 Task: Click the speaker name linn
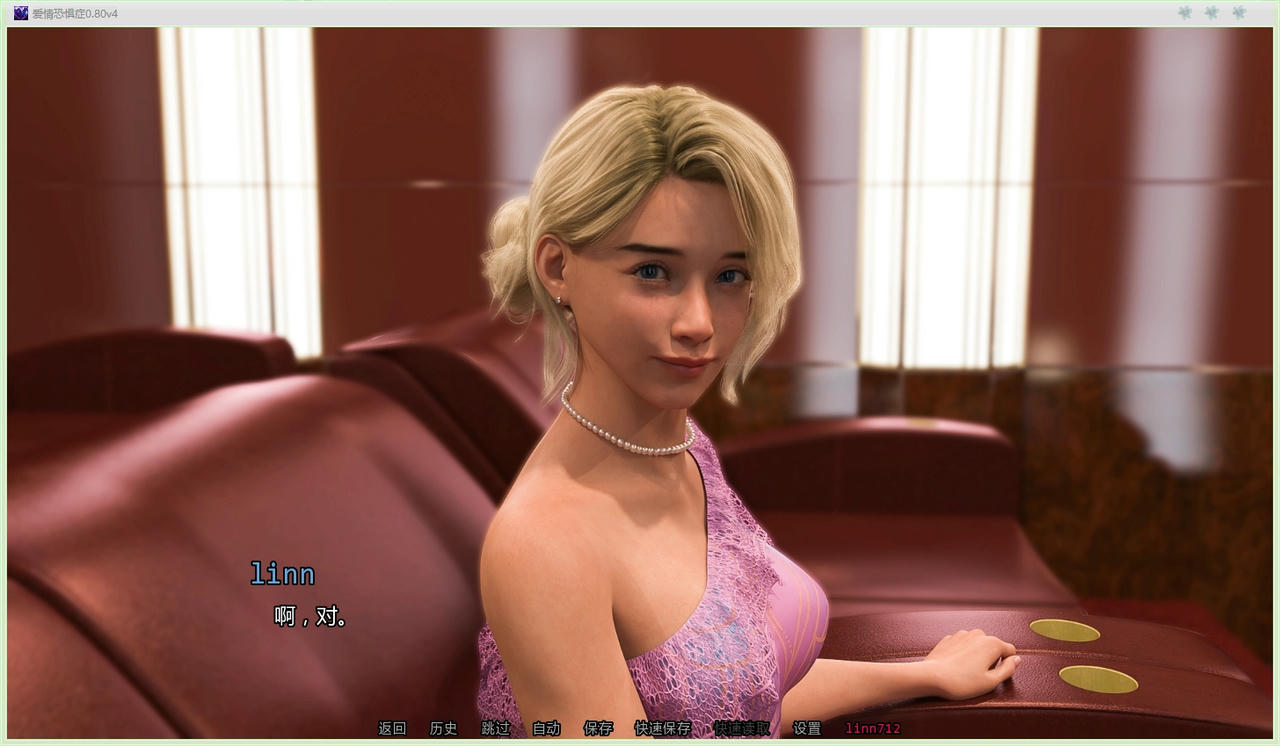point(282,573)
